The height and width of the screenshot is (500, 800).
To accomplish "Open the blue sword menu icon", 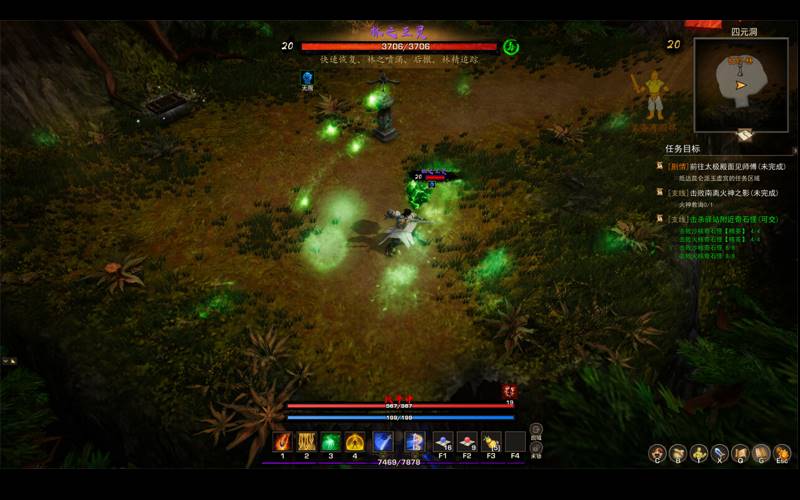I will pyautogui.click(x=719, y=453).
